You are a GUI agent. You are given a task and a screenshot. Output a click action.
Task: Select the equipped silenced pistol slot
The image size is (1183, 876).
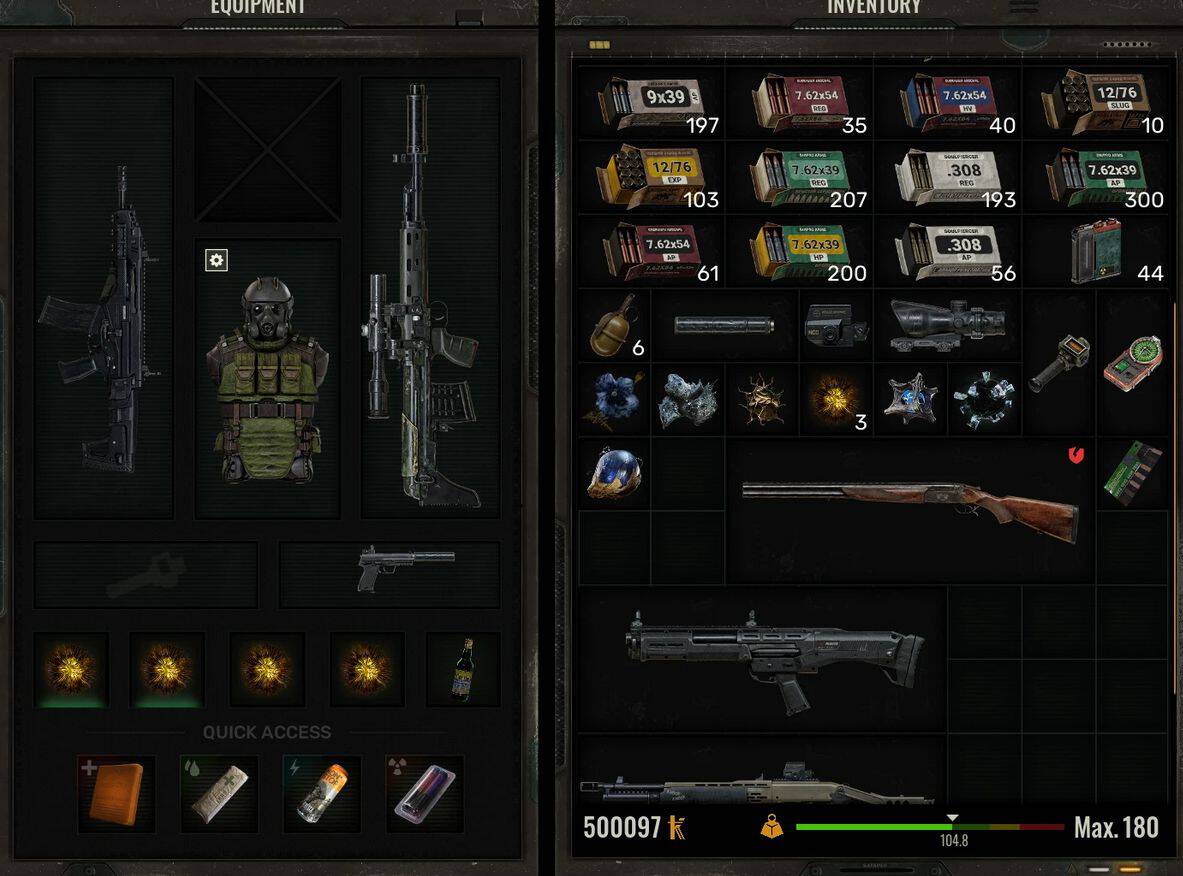click(390, 574)
